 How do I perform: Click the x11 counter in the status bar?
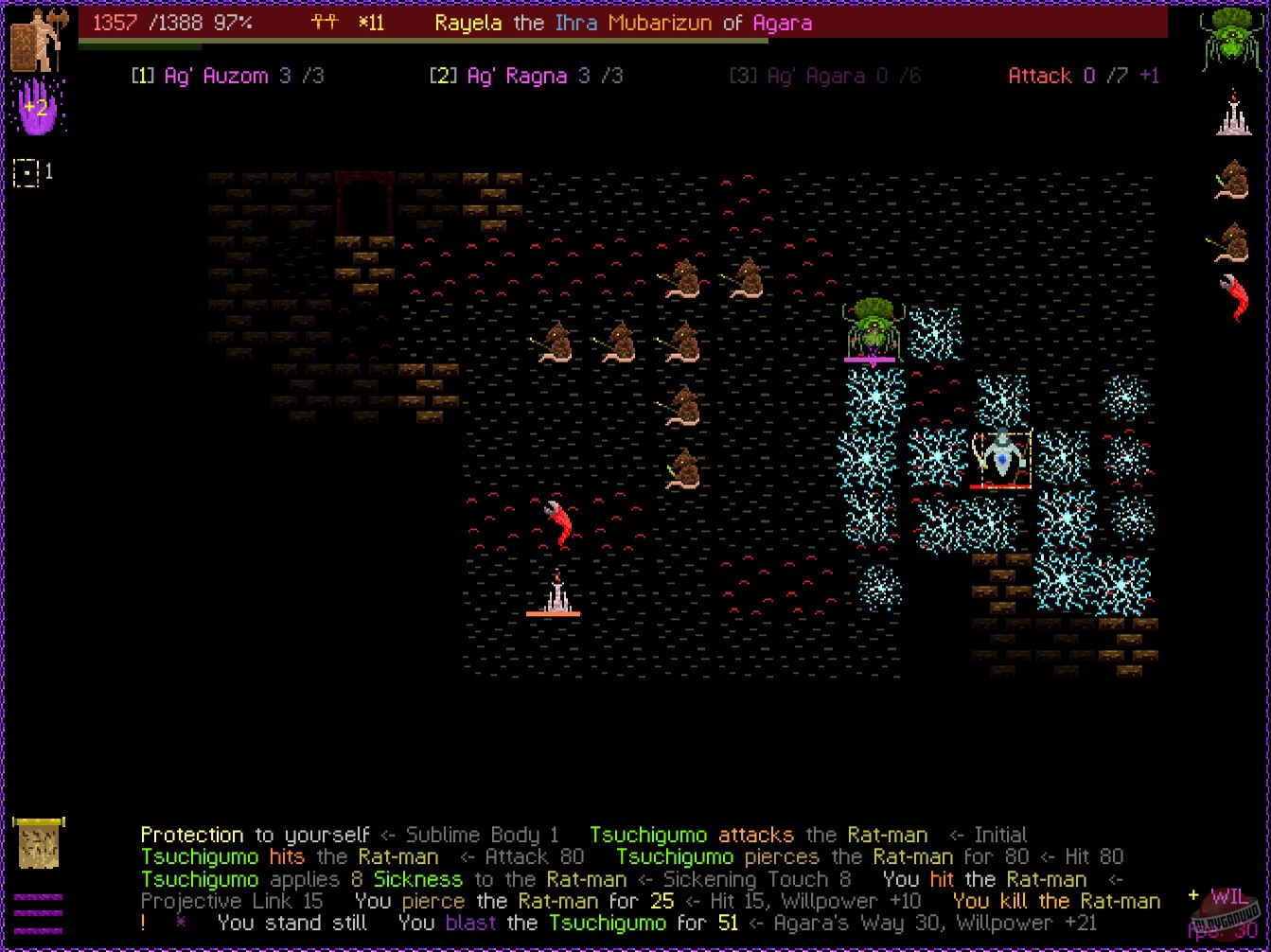tap(373, 22)
